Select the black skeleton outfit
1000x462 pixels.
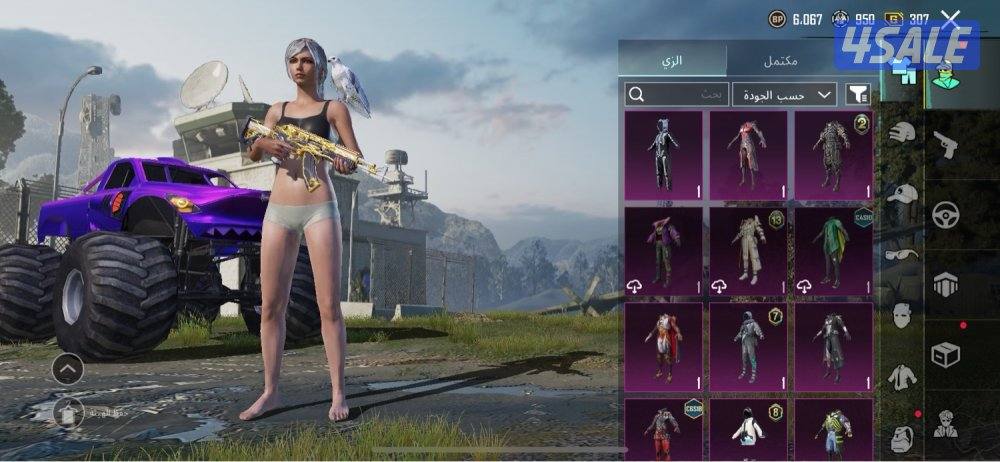click(661, 155)
